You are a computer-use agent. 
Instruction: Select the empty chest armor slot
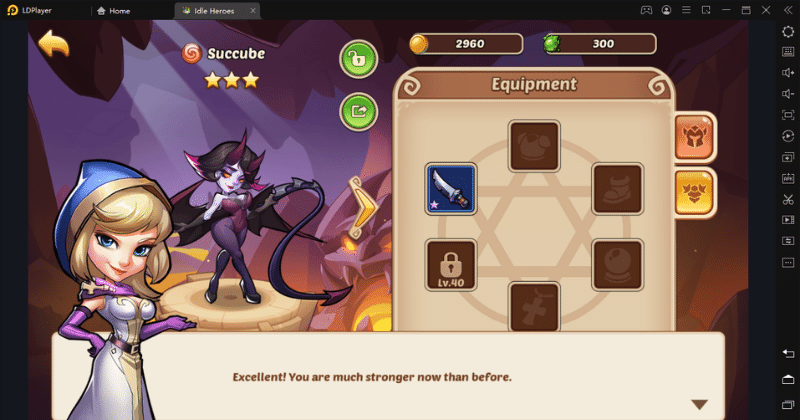point(534,146)
